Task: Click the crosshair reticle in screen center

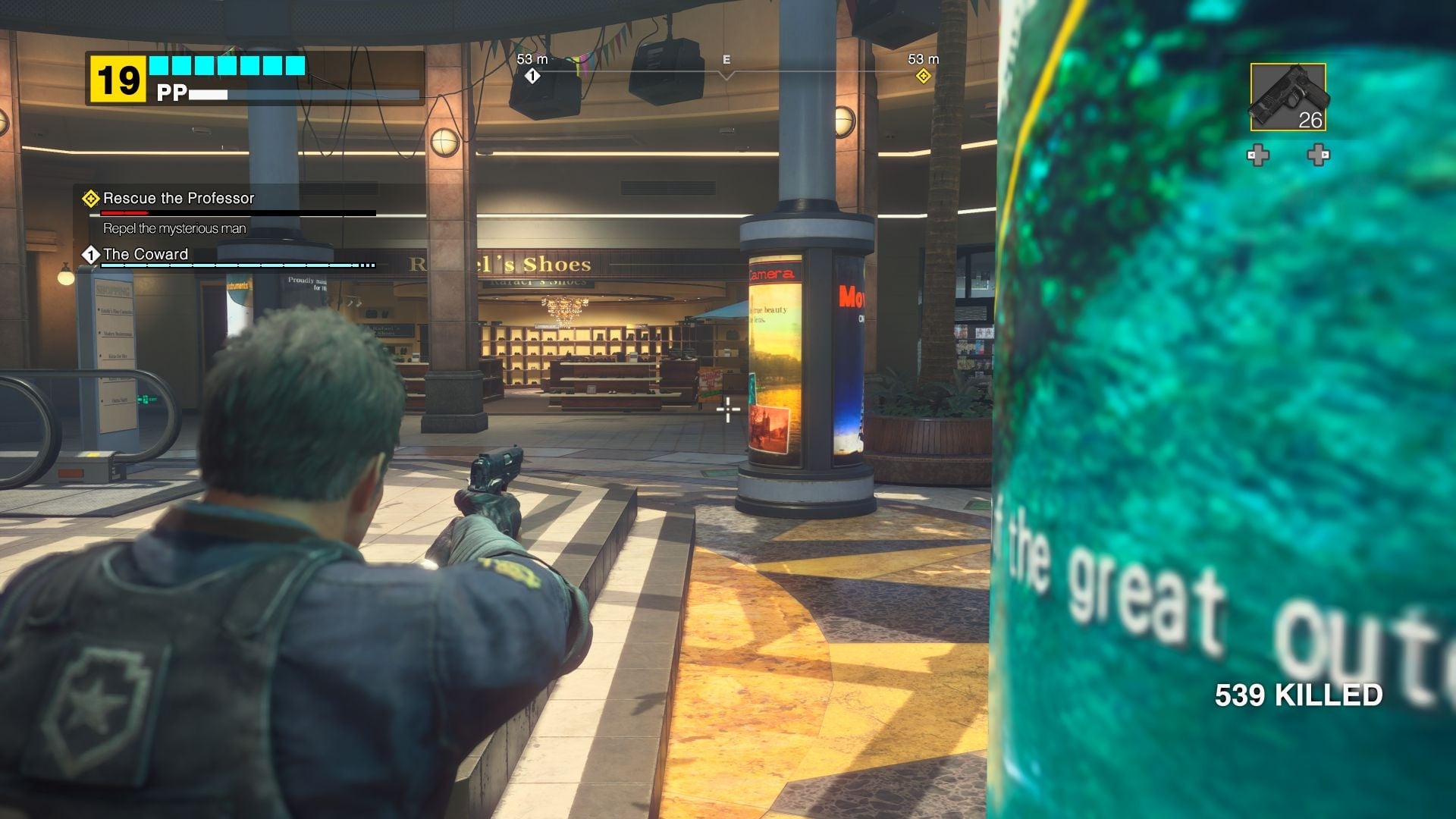Action: 727,409
